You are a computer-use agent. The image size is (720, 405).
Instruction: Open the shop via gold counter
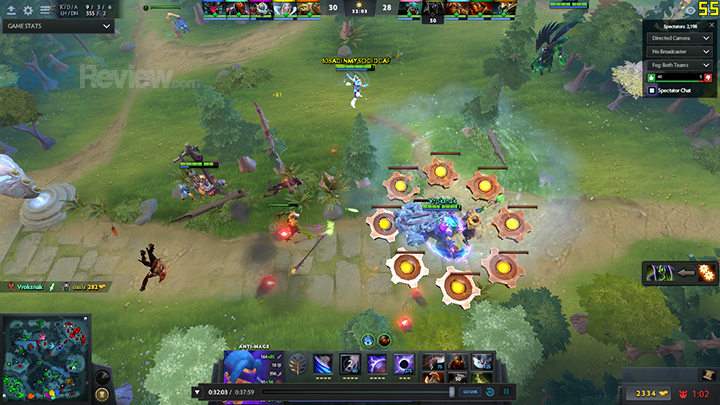(647, 394)
